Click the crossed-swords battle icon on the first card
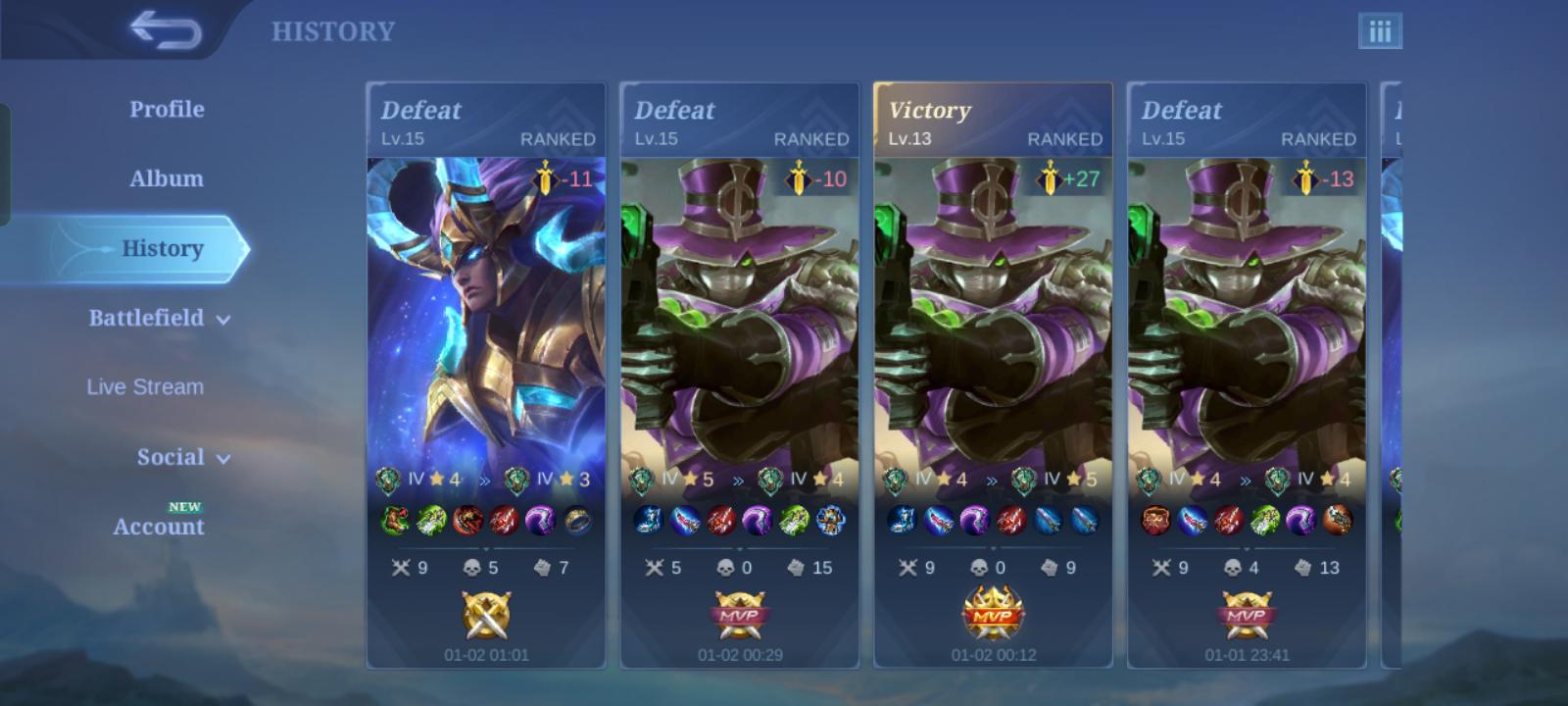The height and width of the screenshot is (706, 1568). pos(401,567)
